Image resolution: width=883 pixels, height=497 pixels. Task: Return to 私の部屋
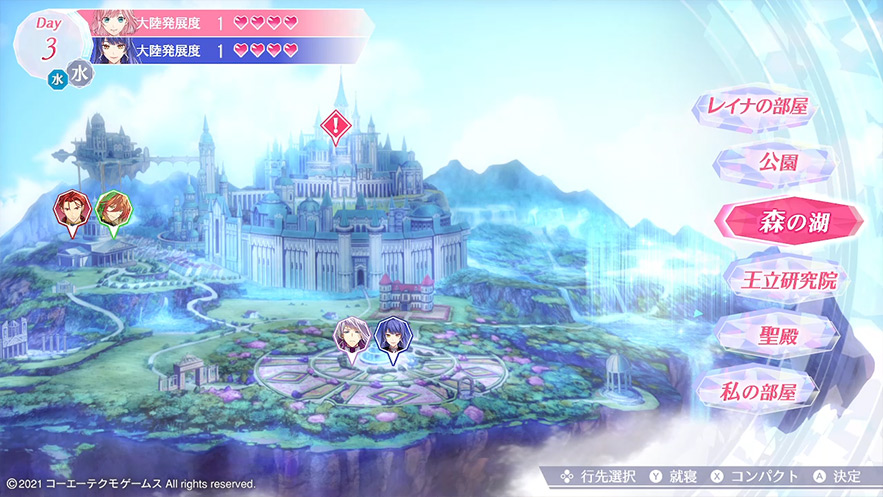tap(756, 388)
